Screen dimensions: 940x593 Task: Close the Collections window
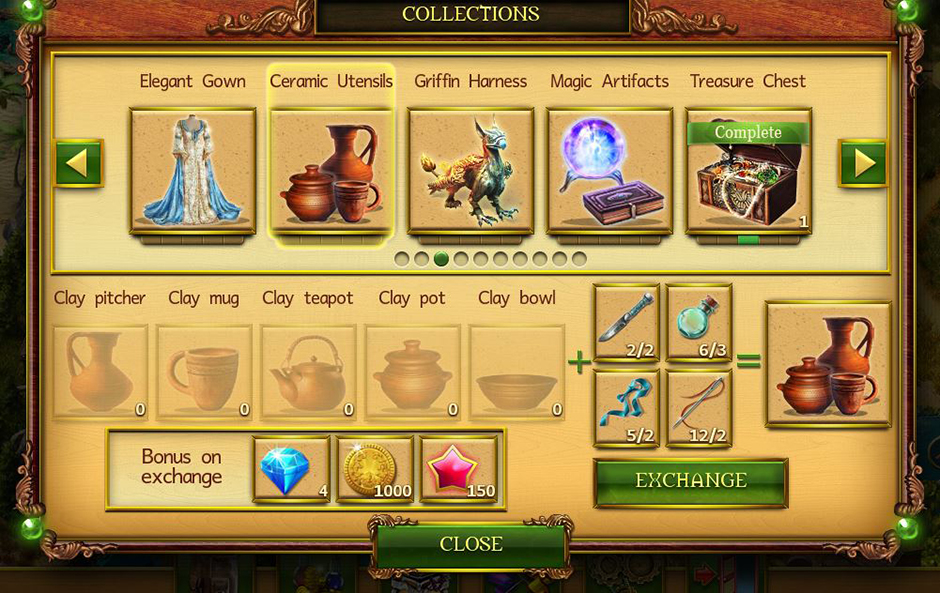point(470,544)
